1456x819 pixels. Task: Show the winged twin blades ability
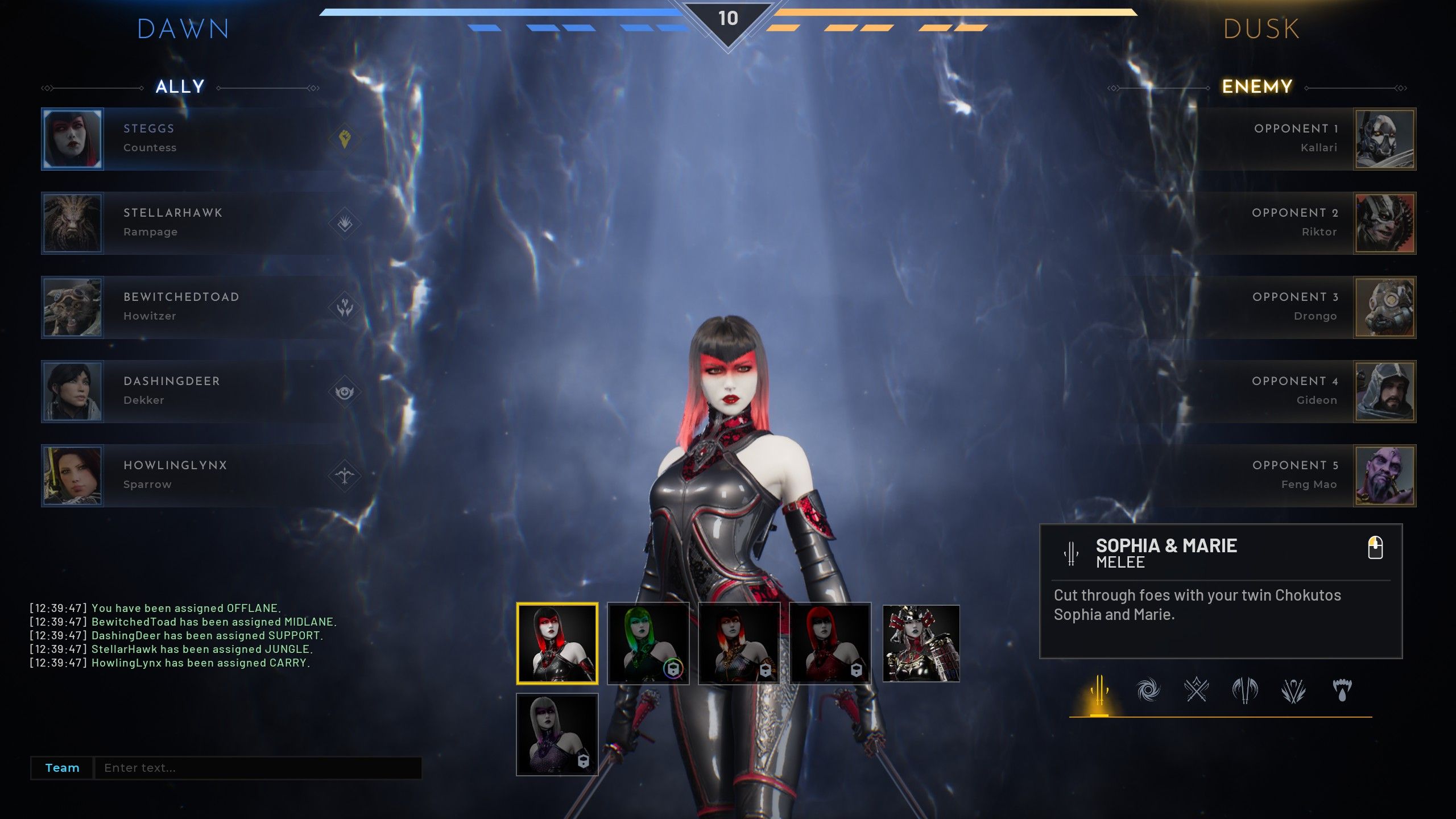click(x=1245, y=690)
